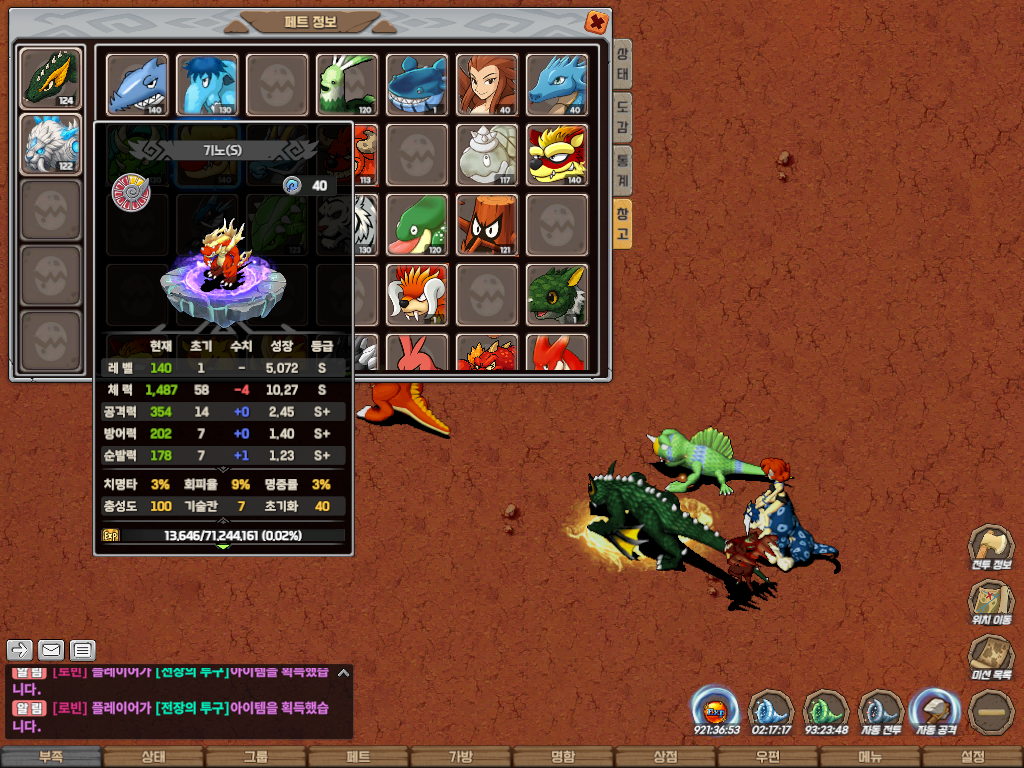Screen dimensions: 1024x768
Task: Choose the white lion pet level 122
Action: coord(51,144)
